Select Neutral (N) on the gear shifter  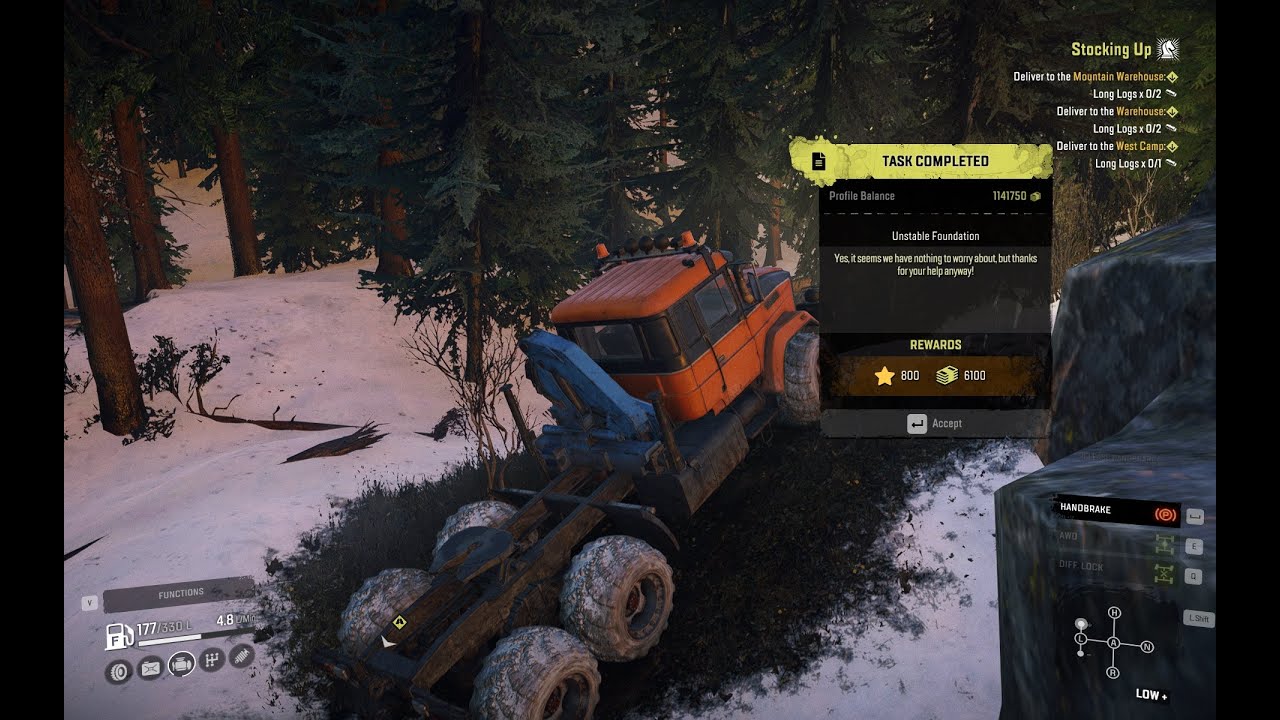(1147, 647)
